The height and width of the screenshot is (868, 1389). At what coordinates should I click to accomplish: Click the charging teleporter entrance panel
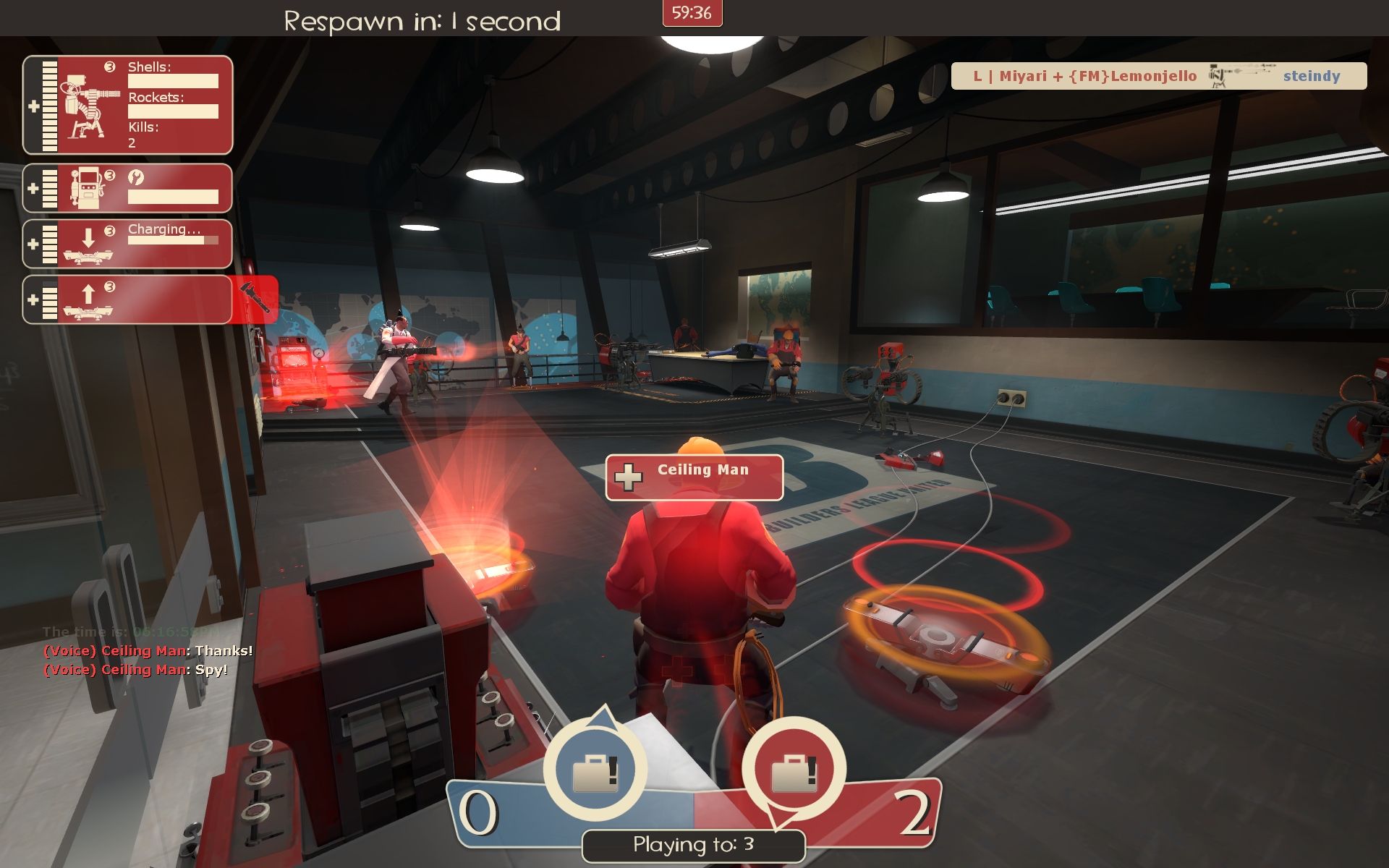(x=128, y=244)
